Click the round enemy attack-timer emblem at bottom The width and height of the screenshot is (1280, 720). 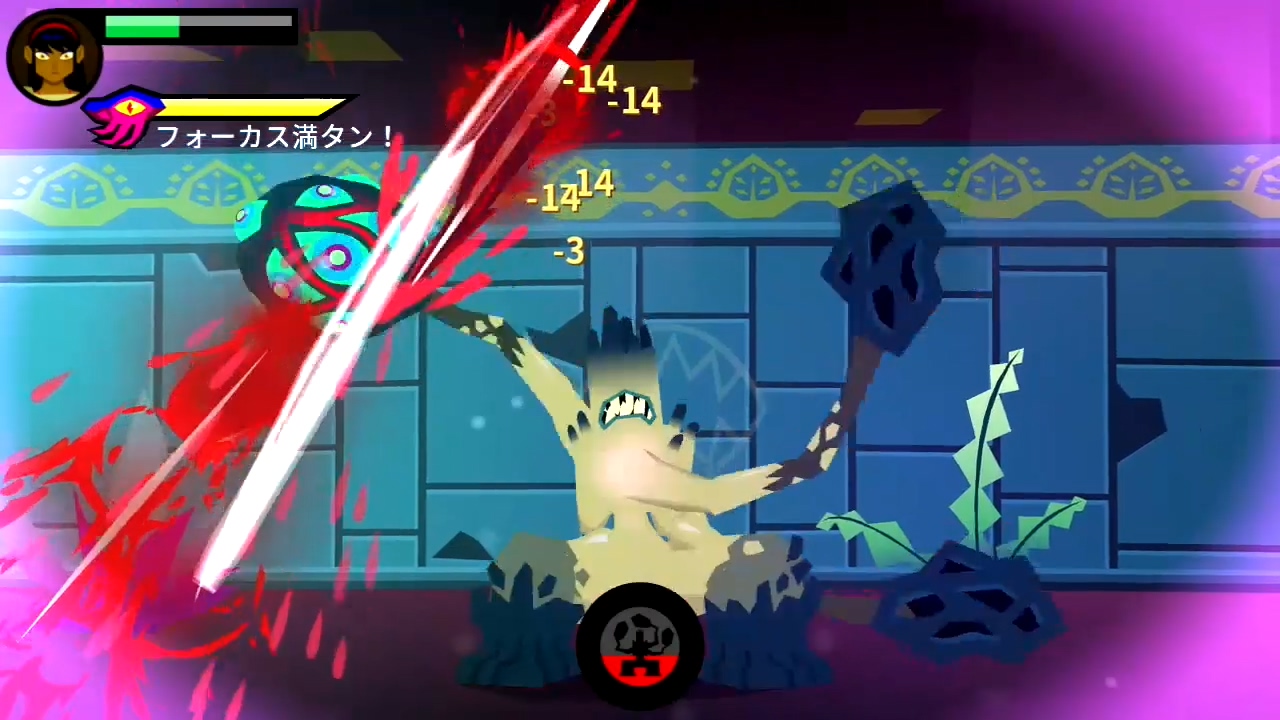click(x=640, y=644)
